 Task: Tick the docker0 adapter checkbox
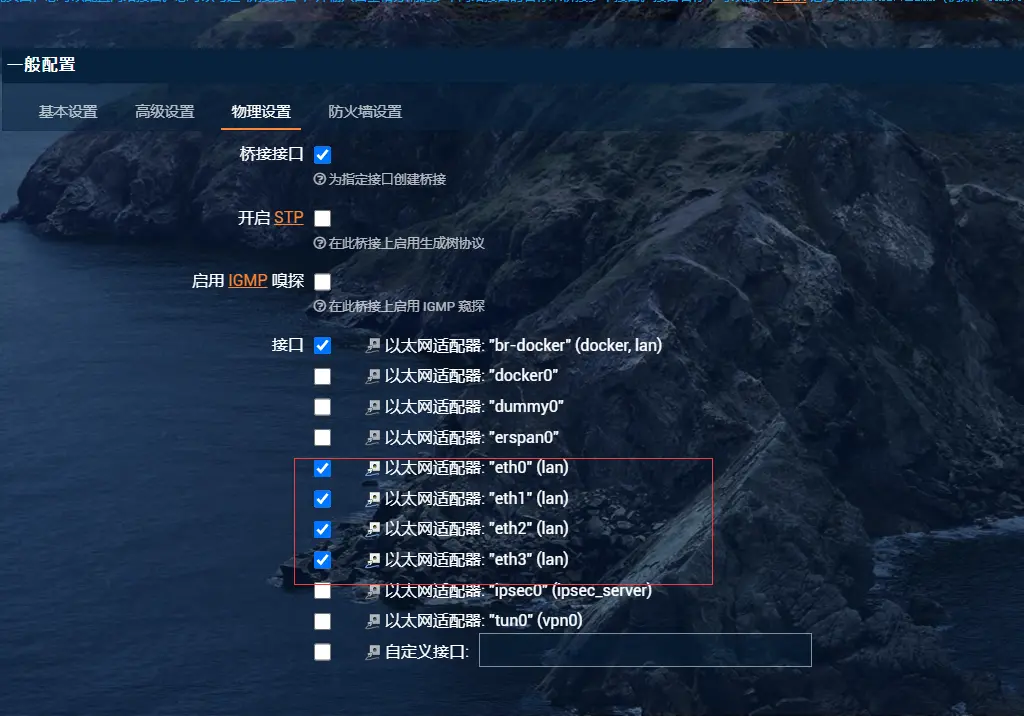pos(322,376)
